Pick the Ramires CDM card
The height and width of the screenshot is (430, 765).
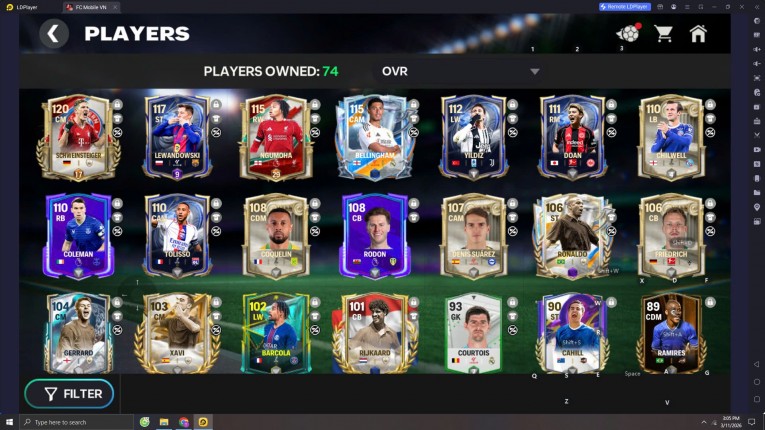tap(669, 332)
